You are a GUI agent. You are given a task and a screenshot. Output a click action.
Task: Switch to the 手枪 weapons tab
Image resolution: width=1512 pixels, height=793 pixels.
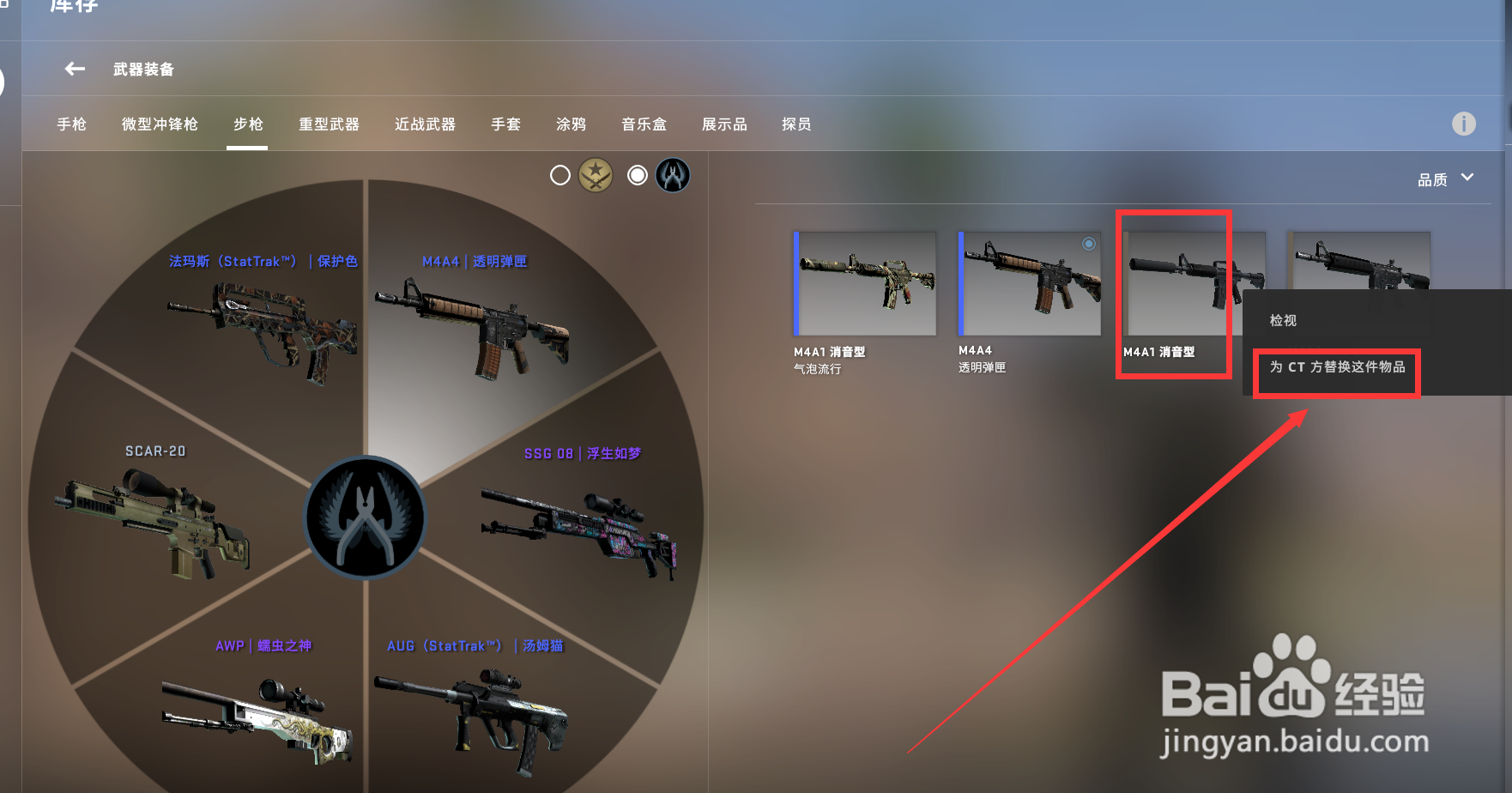70,124
